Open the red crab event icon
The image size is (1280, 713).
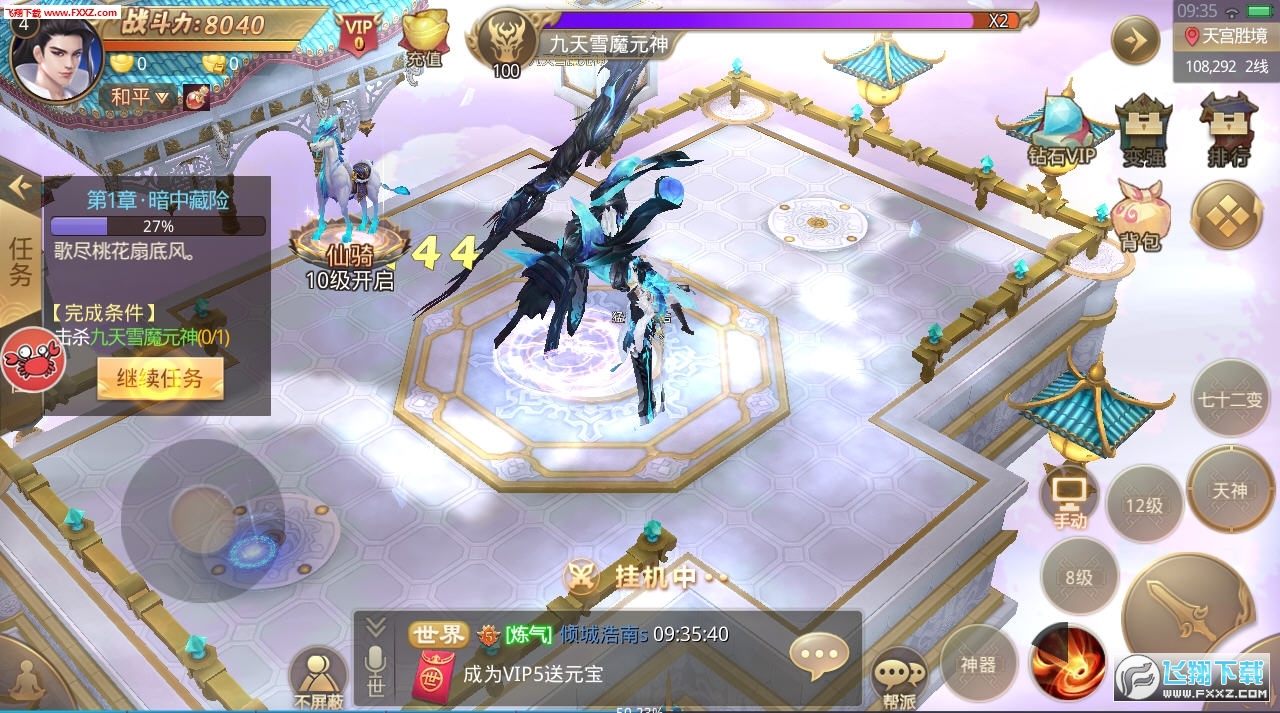32,359
